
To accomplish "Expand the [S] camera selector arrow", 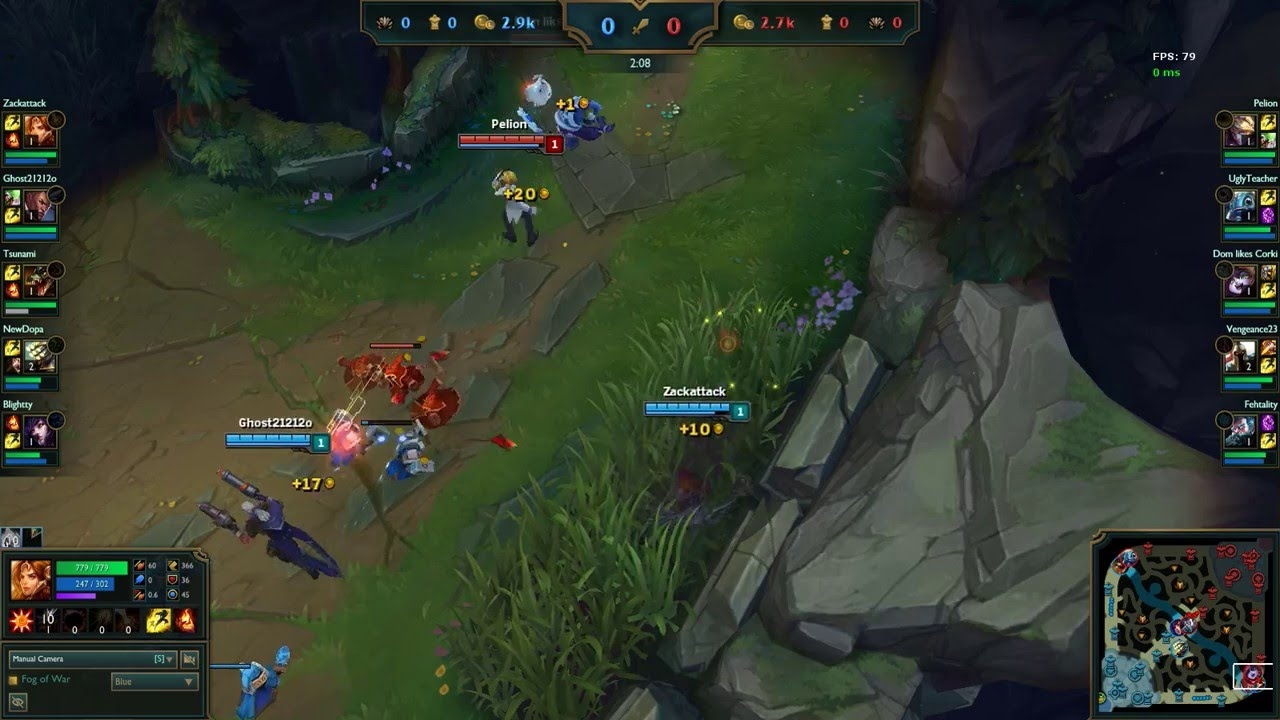I will (x=171, y=659).
